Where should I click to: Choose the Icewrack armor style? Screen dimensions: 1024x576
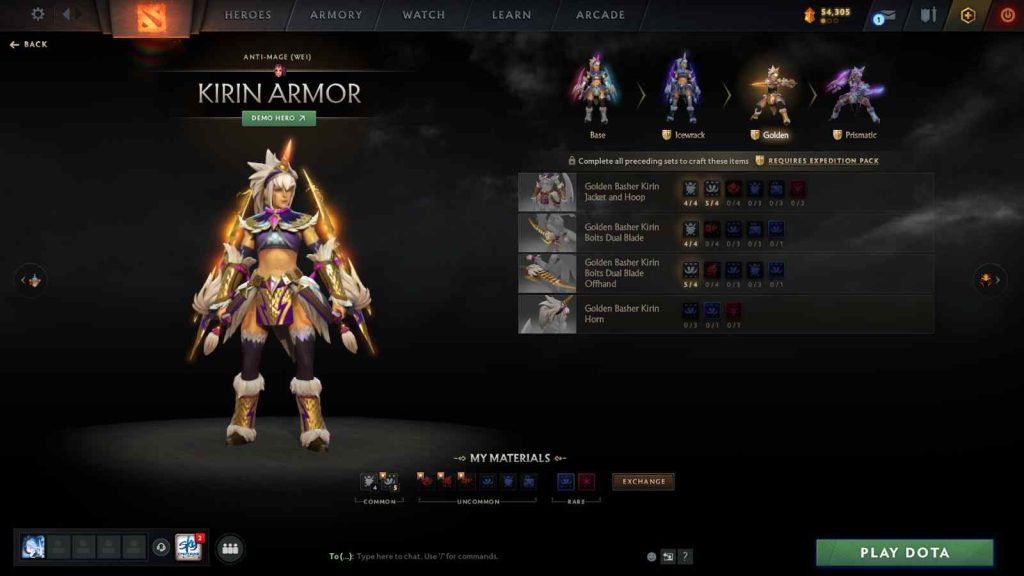(684, 97)
